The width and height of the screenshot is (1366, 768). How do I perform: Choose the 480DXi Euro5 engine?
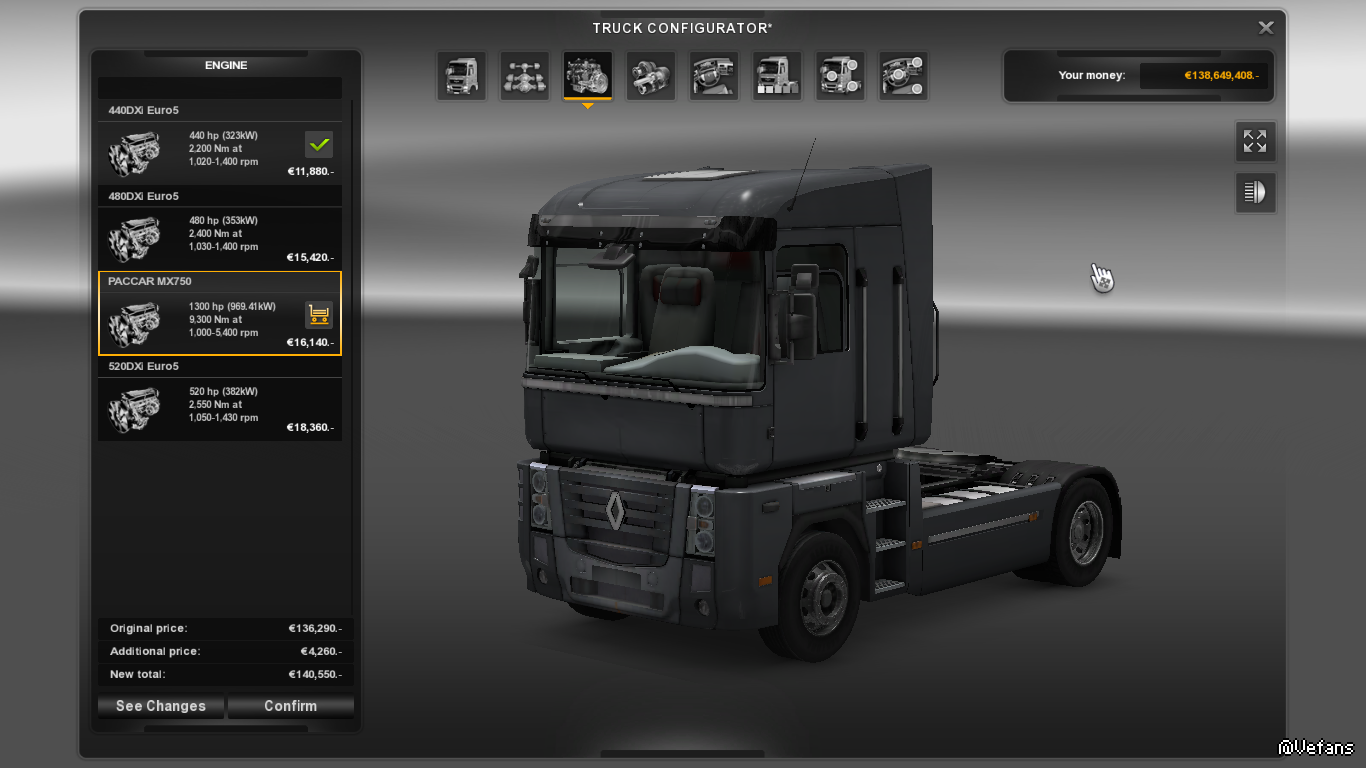pyautogui.click(x=220, y=236)
